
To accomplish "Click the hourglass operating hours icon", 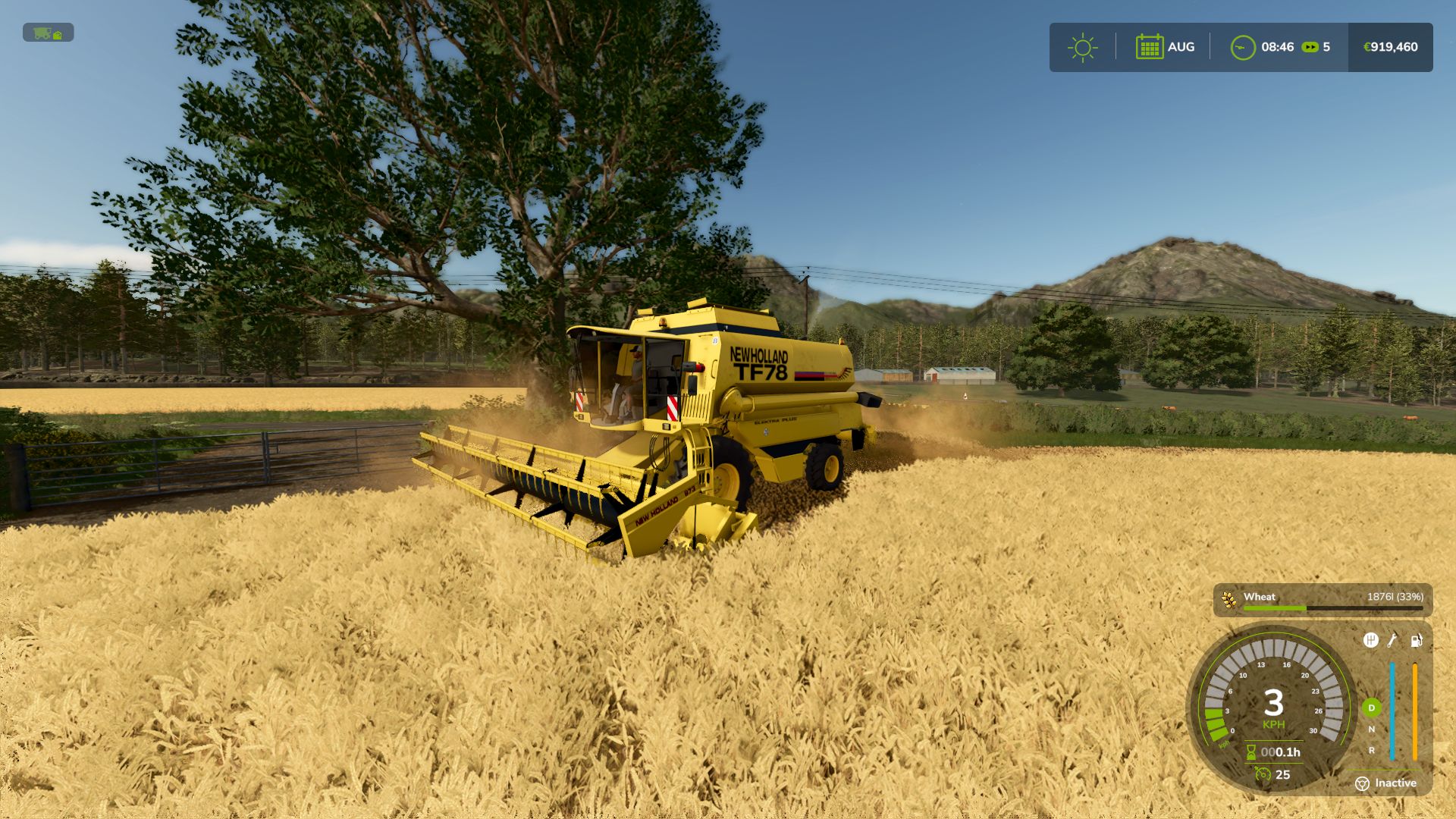I will (1251, 752).
